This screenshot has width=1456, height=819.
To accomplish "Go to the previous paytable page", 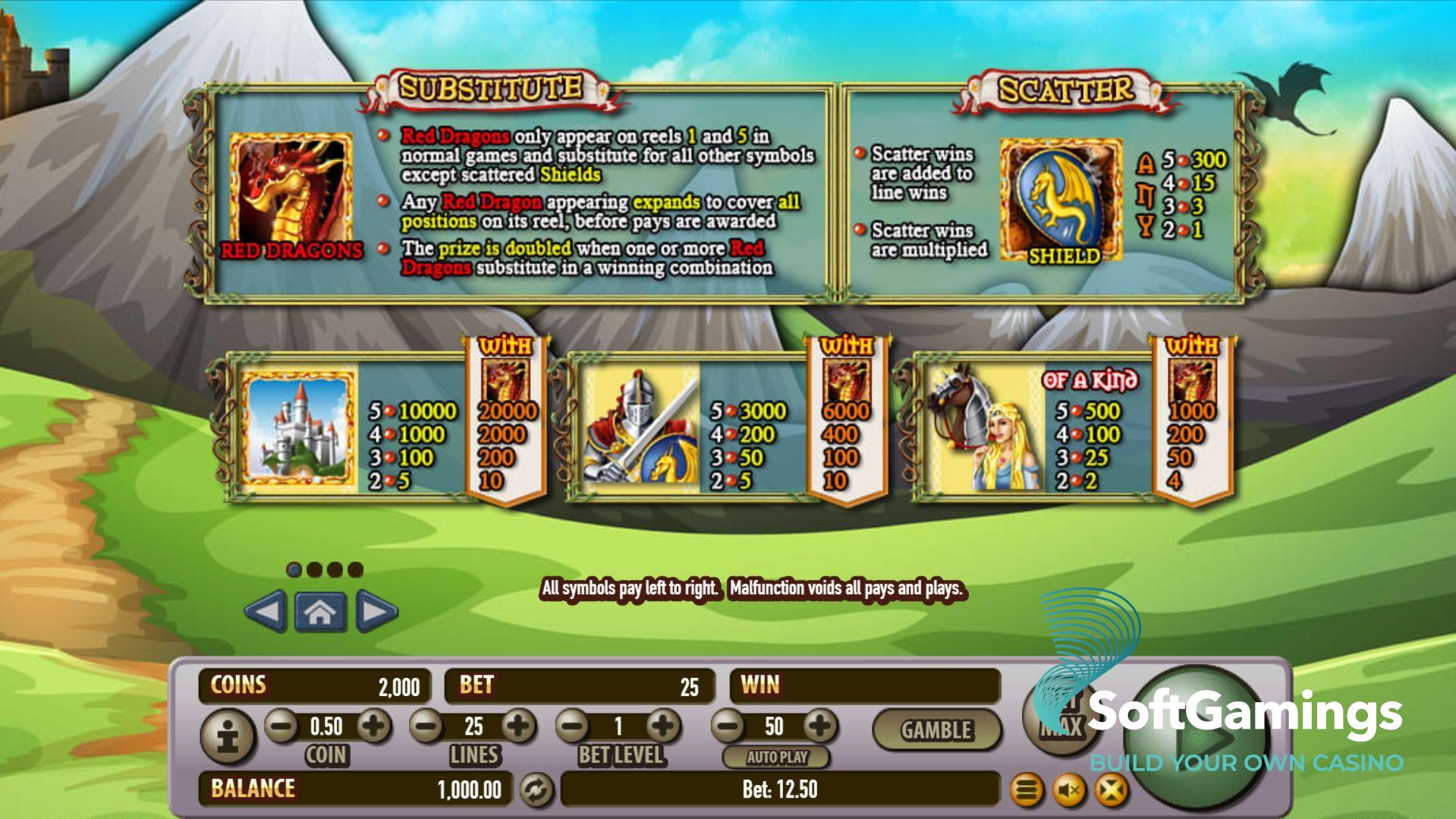I will [266, 611].
